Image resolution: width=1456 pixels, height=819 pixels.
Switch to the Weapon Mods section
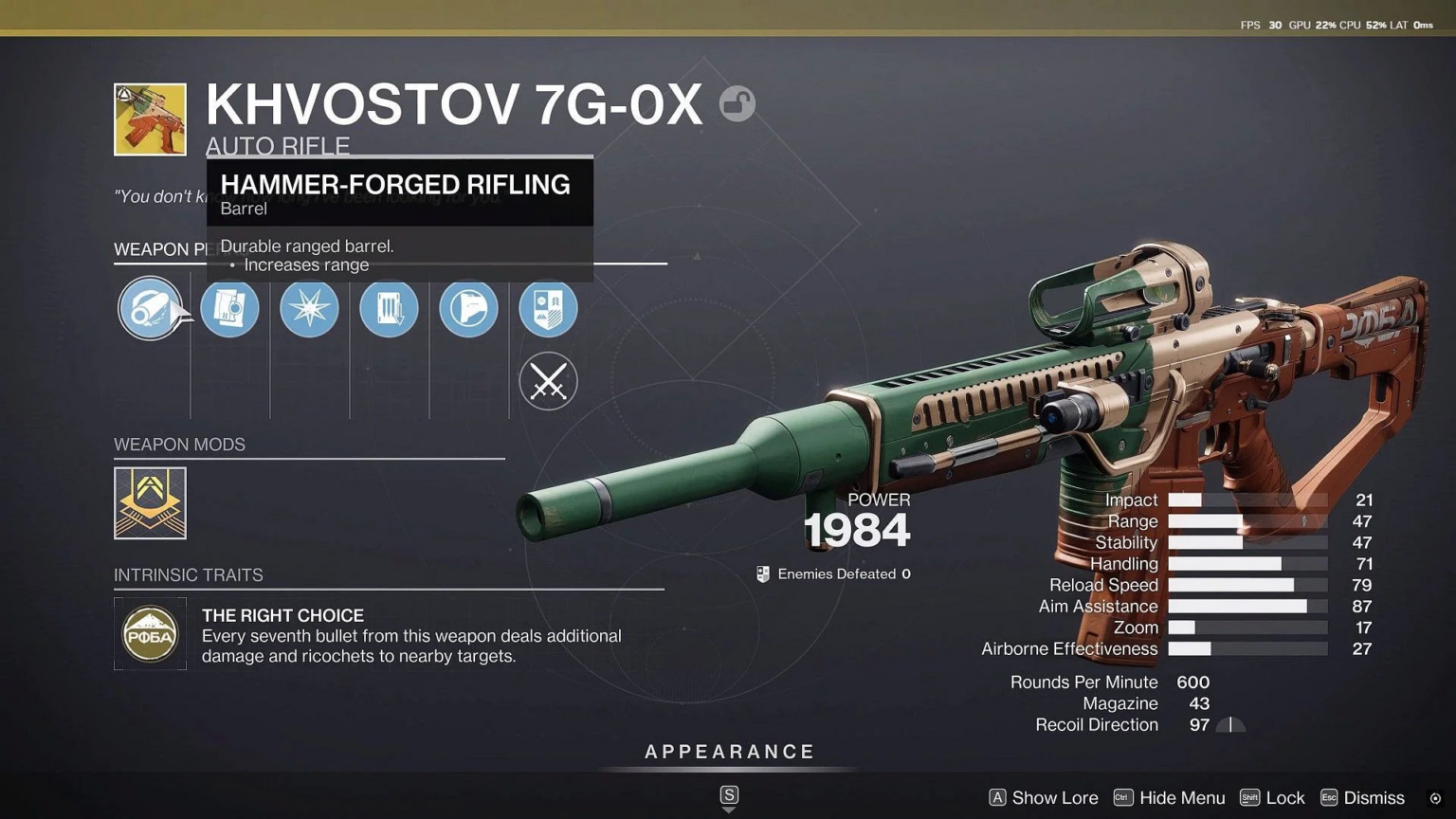coord(179,444)
